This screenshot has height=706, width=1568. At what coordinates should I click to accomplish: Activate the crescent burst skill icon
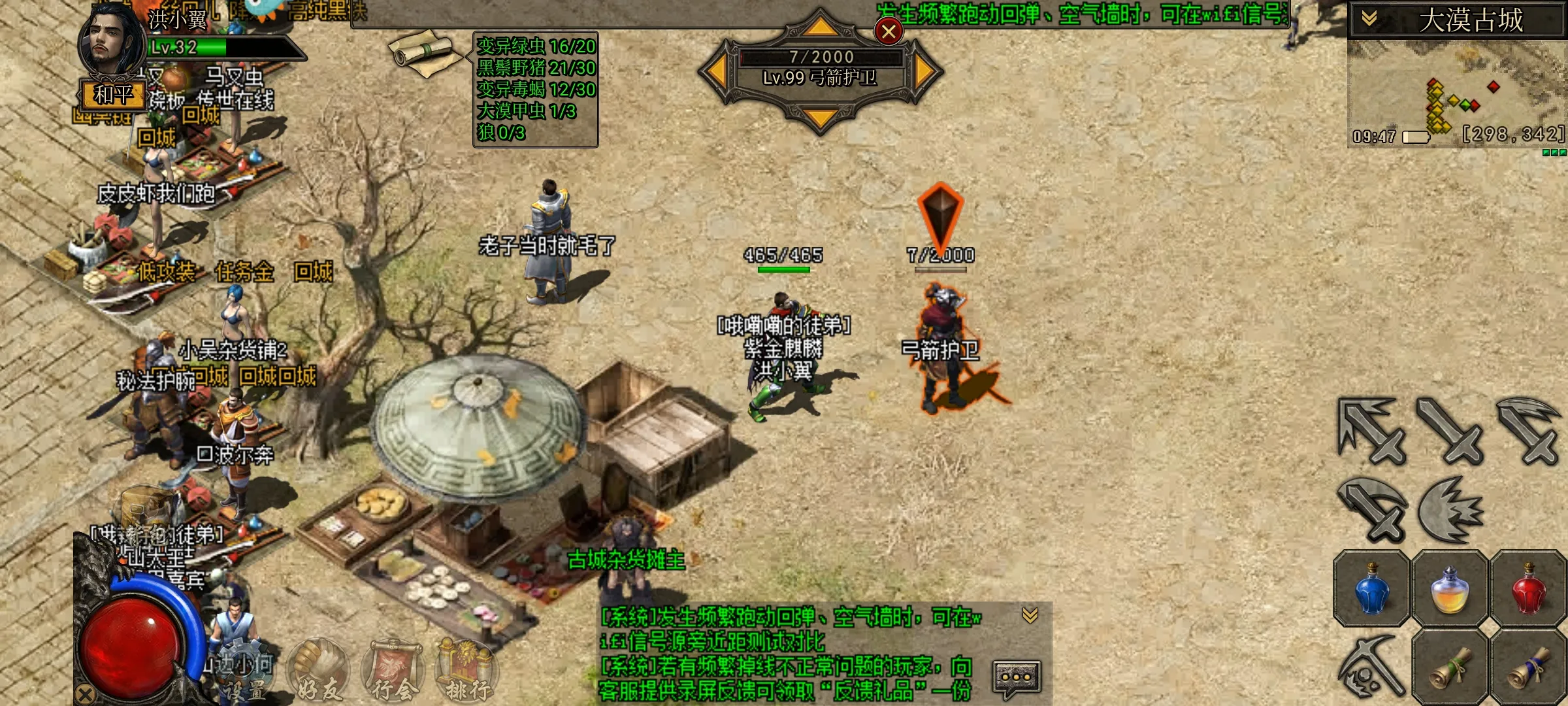[x=1450, y=510]
